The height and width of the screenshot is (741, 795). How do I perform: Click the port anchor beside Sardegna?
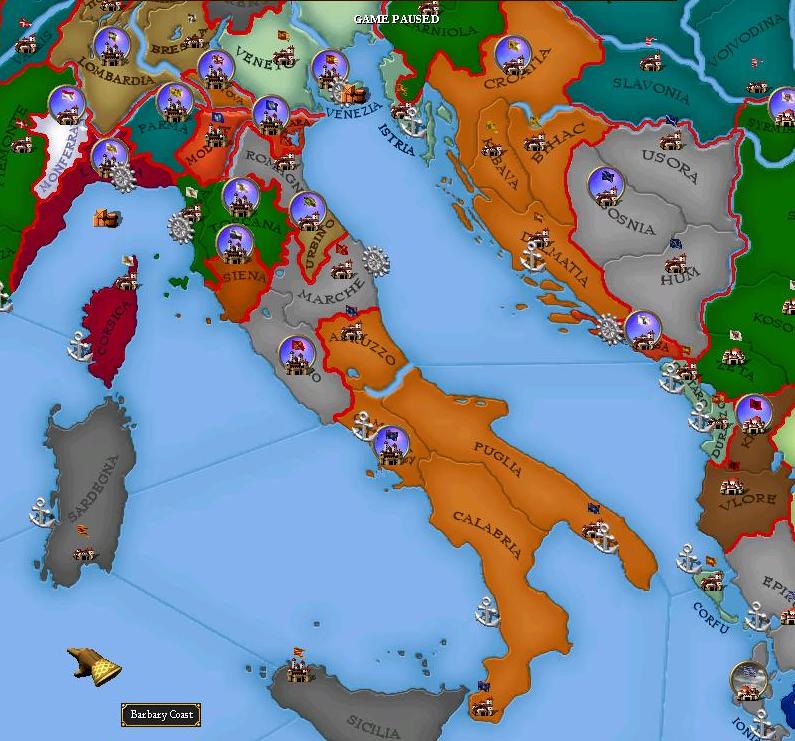(41, 512)
